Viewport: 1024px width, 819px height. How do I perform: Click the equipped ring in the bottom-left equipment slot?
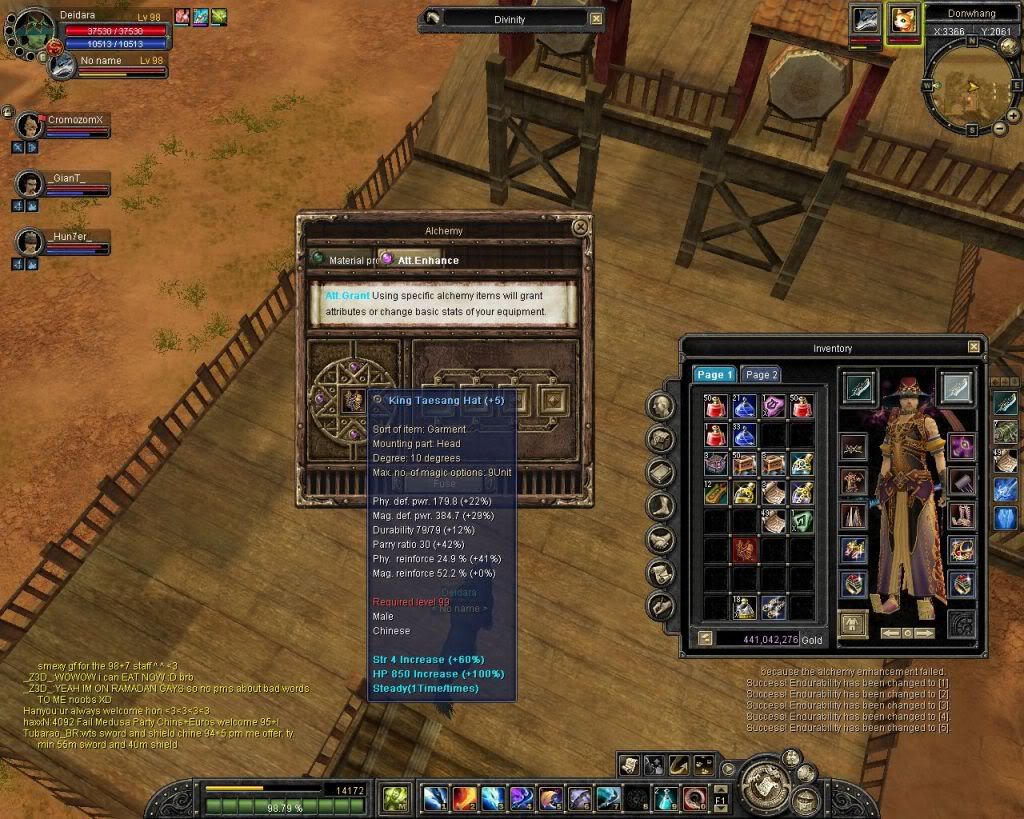pos(853,584)
